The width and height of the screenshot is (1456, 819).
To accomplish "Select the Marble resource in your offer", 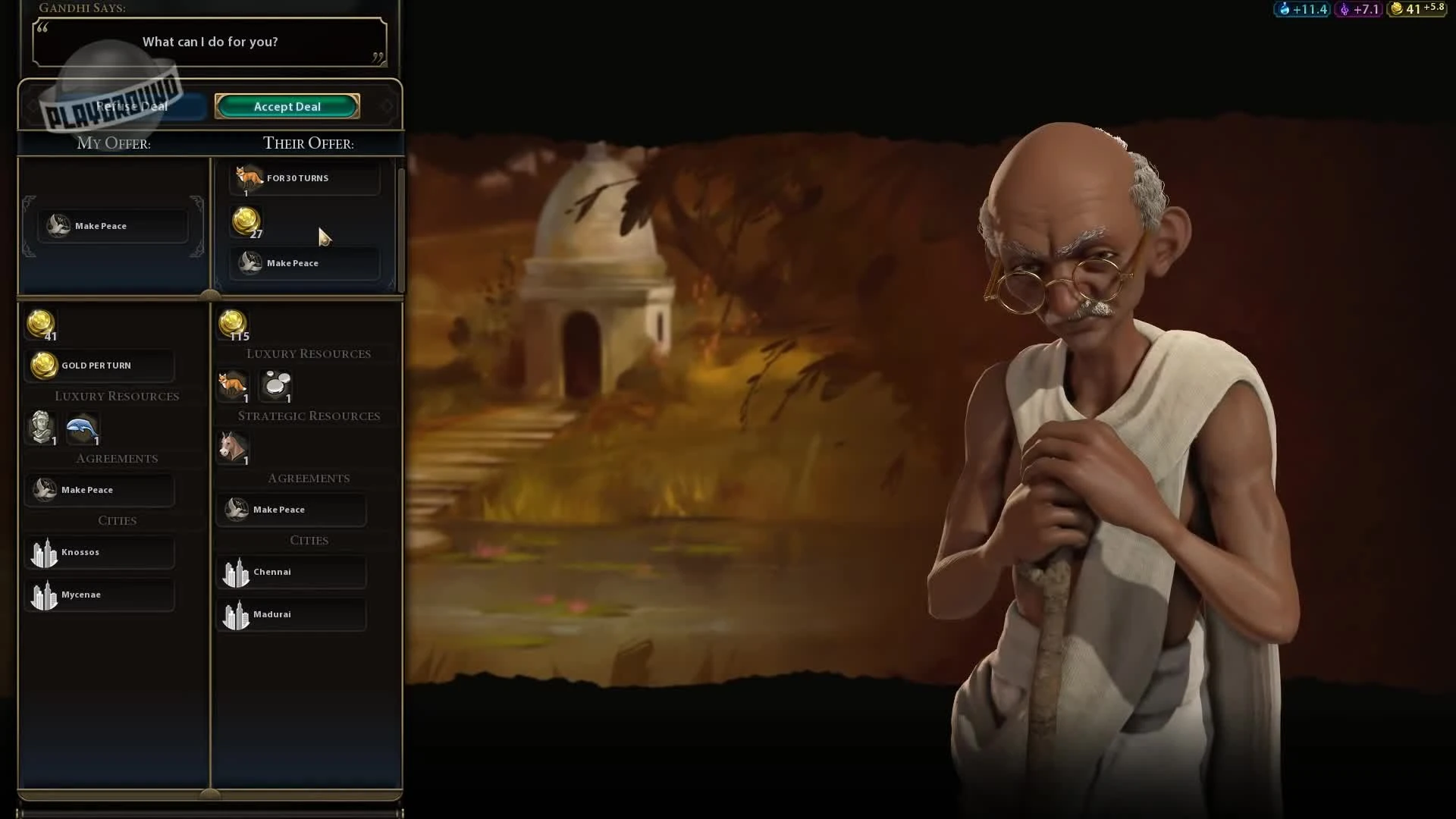I will tap(42, 428).
